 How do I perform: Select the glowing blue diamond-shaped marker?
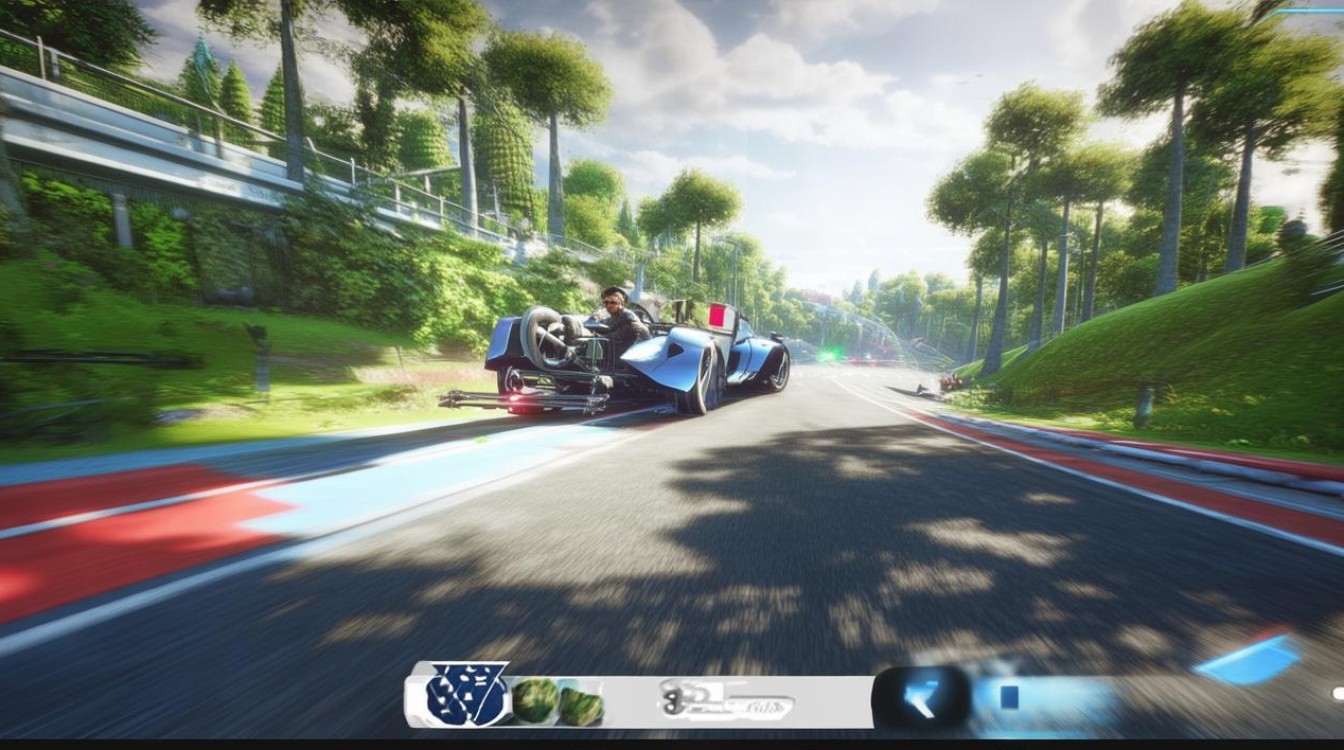(1248, 662)
